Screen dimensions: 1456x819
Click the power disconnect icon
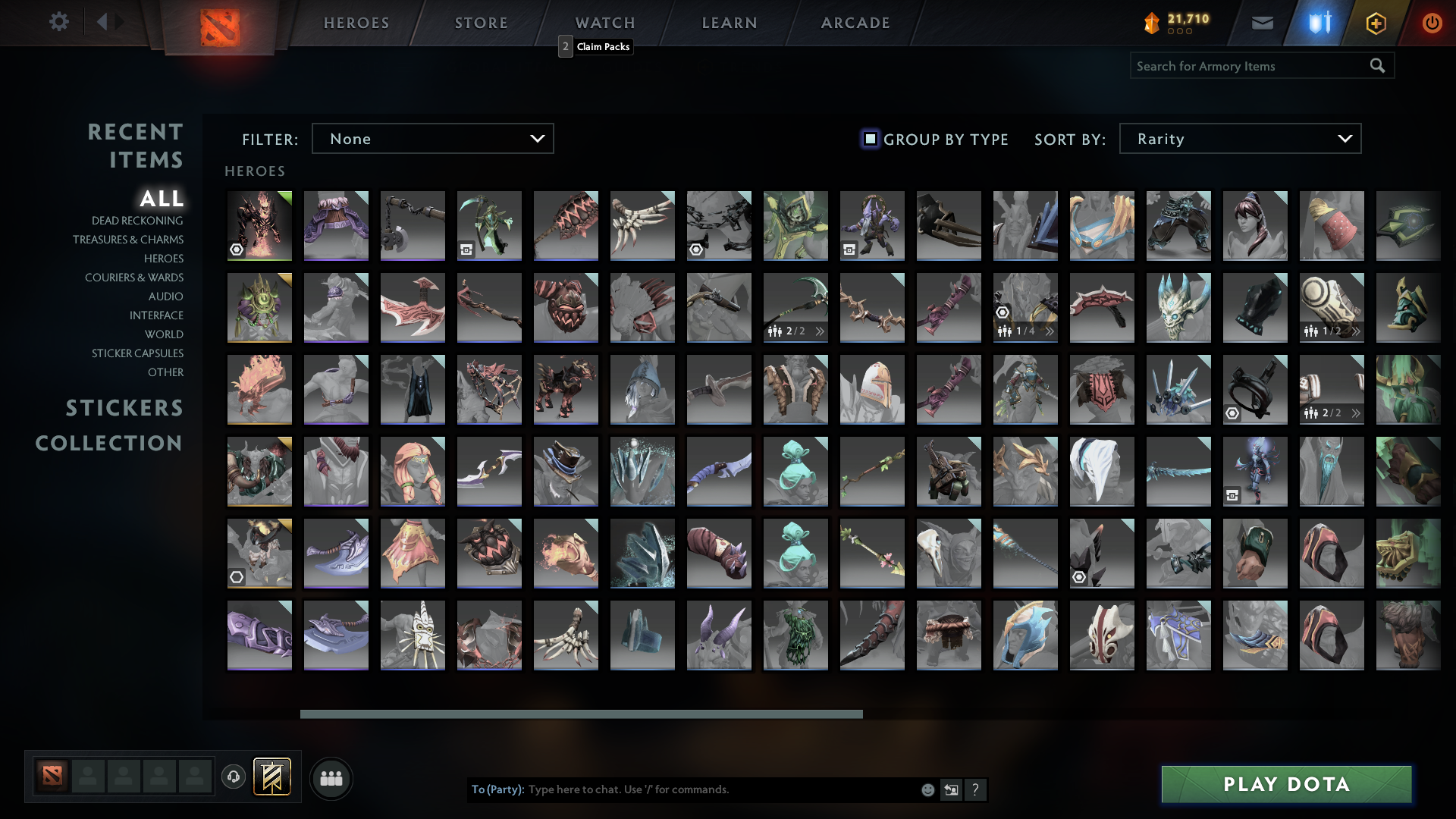click(x=1432, y=23)
